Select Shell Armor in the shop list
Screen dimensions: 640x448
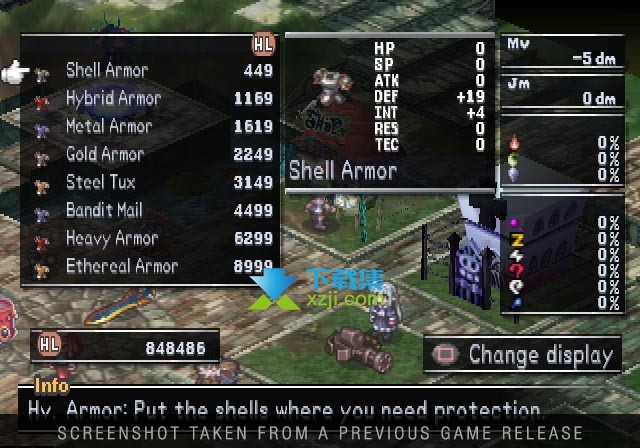coord(107,70)
